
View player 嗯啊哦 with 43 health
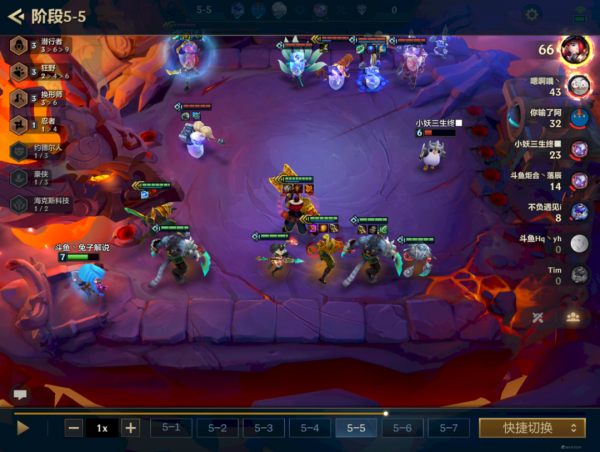tap(577, 85)
